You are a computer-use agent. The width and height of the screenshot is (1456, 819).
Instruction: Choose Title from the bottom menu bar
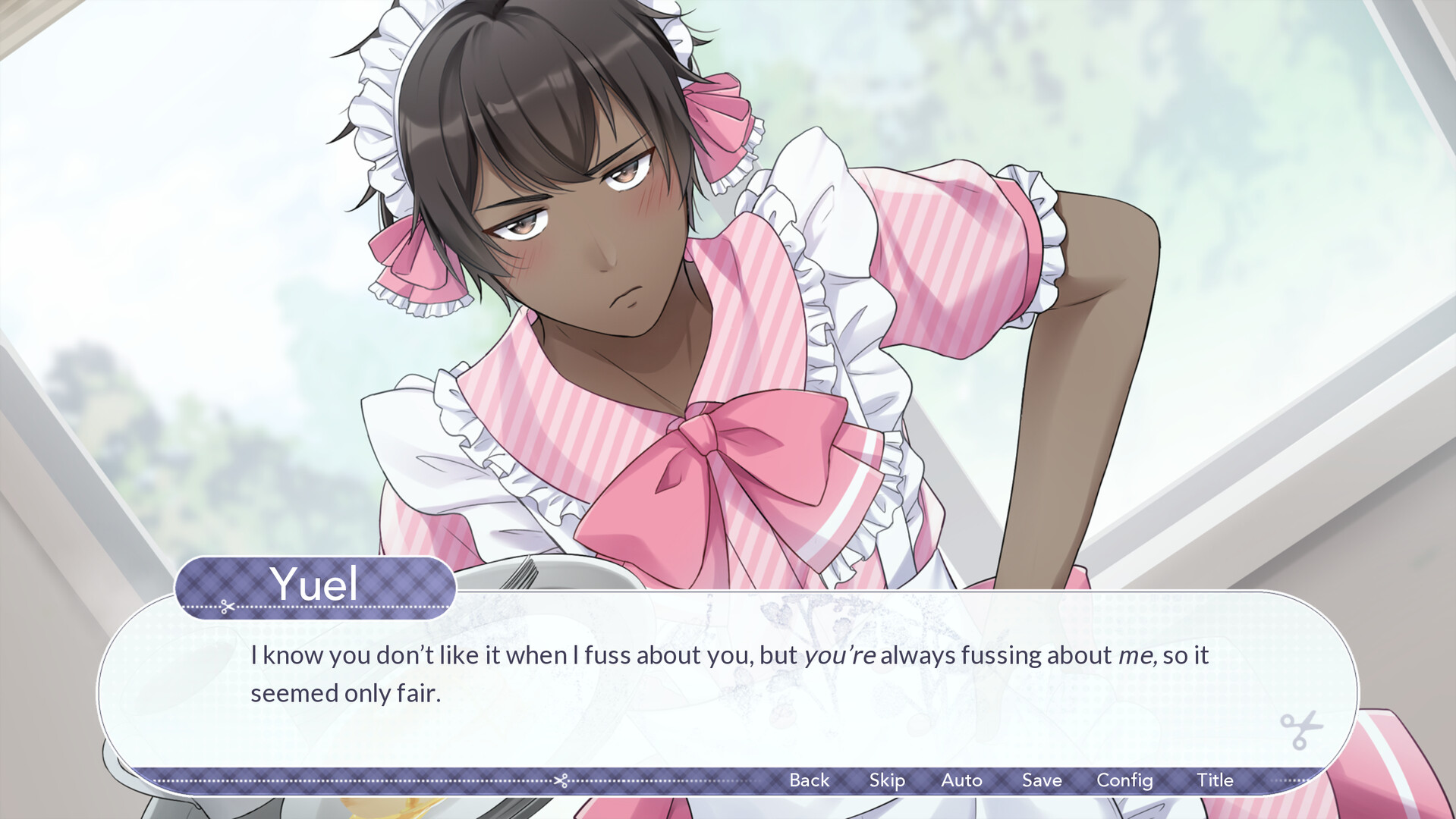(1215, 780)
